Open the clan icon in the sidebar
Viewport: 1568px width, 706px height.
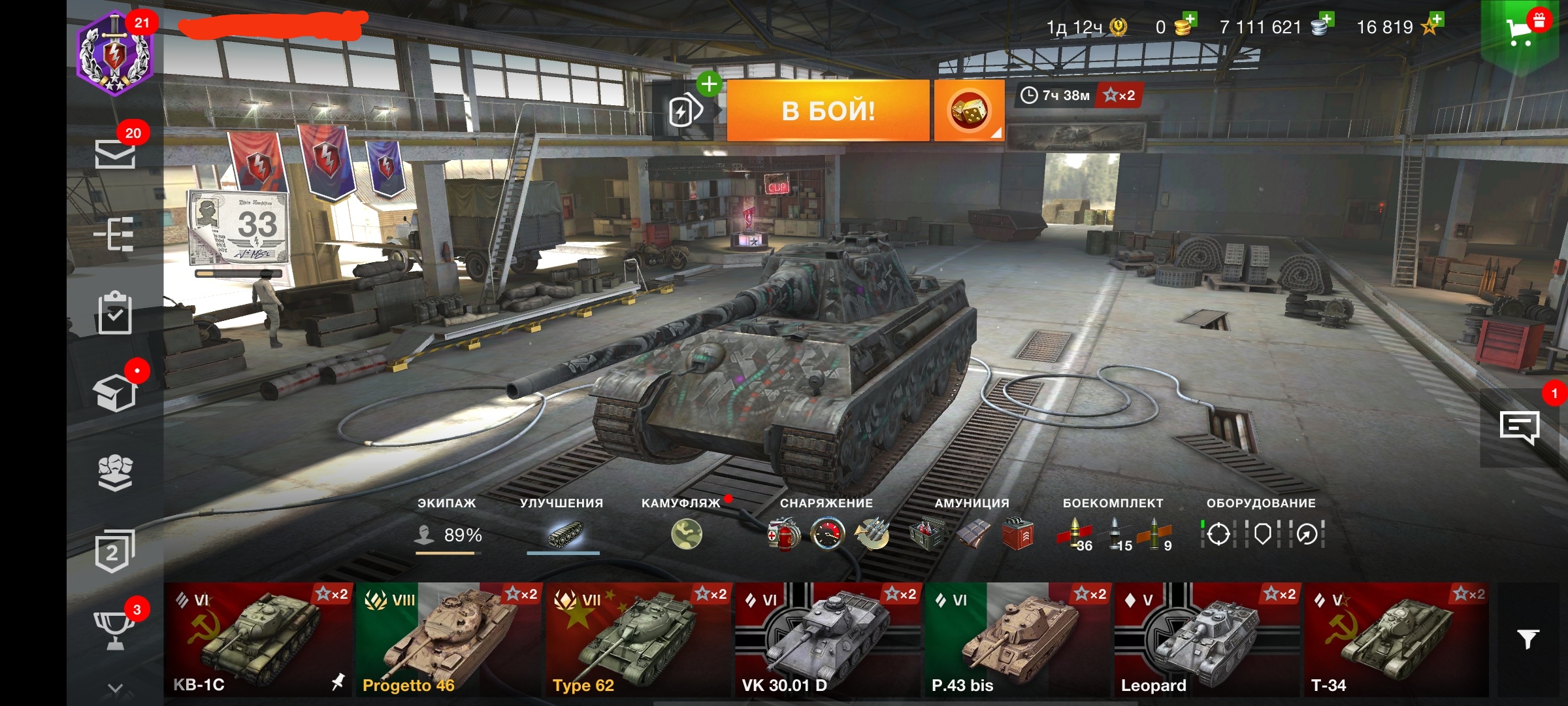[x=115, y=472]
